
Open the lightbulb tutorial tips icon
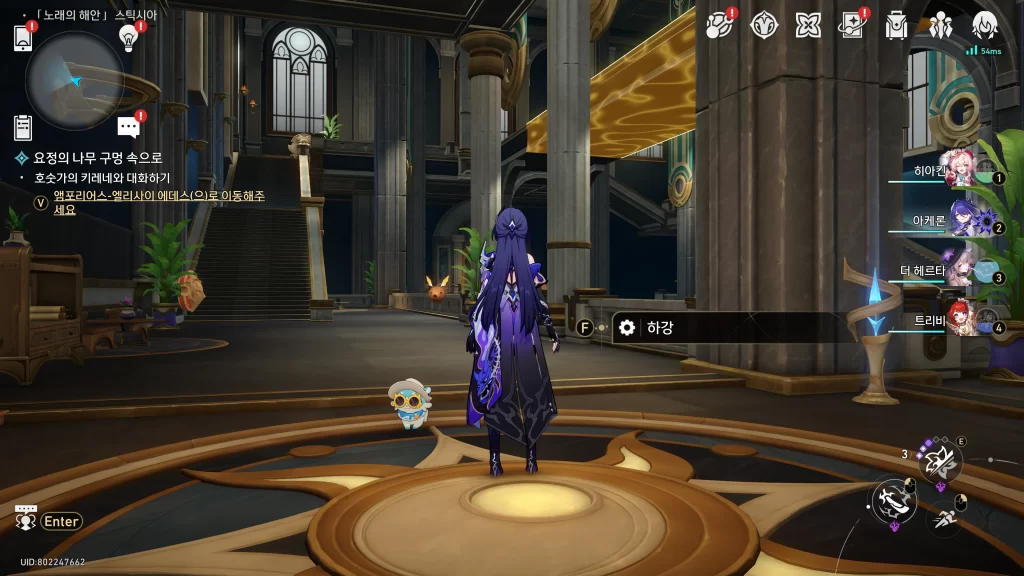coord(128,38)
